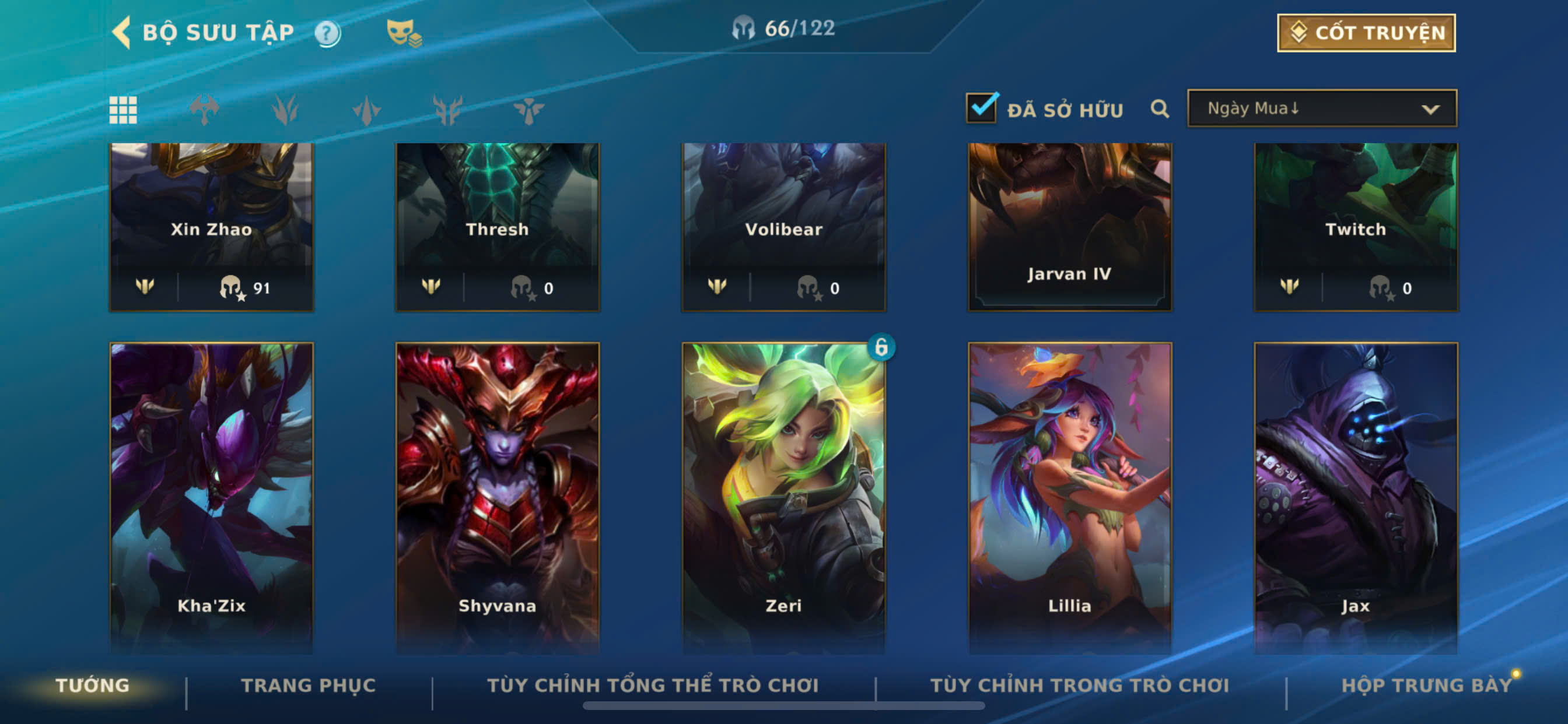Viewport: 1568px width, 724px height.
Task: Switch to the Hộp Trưng Bày tab
Action: (x=1426, y=685)
